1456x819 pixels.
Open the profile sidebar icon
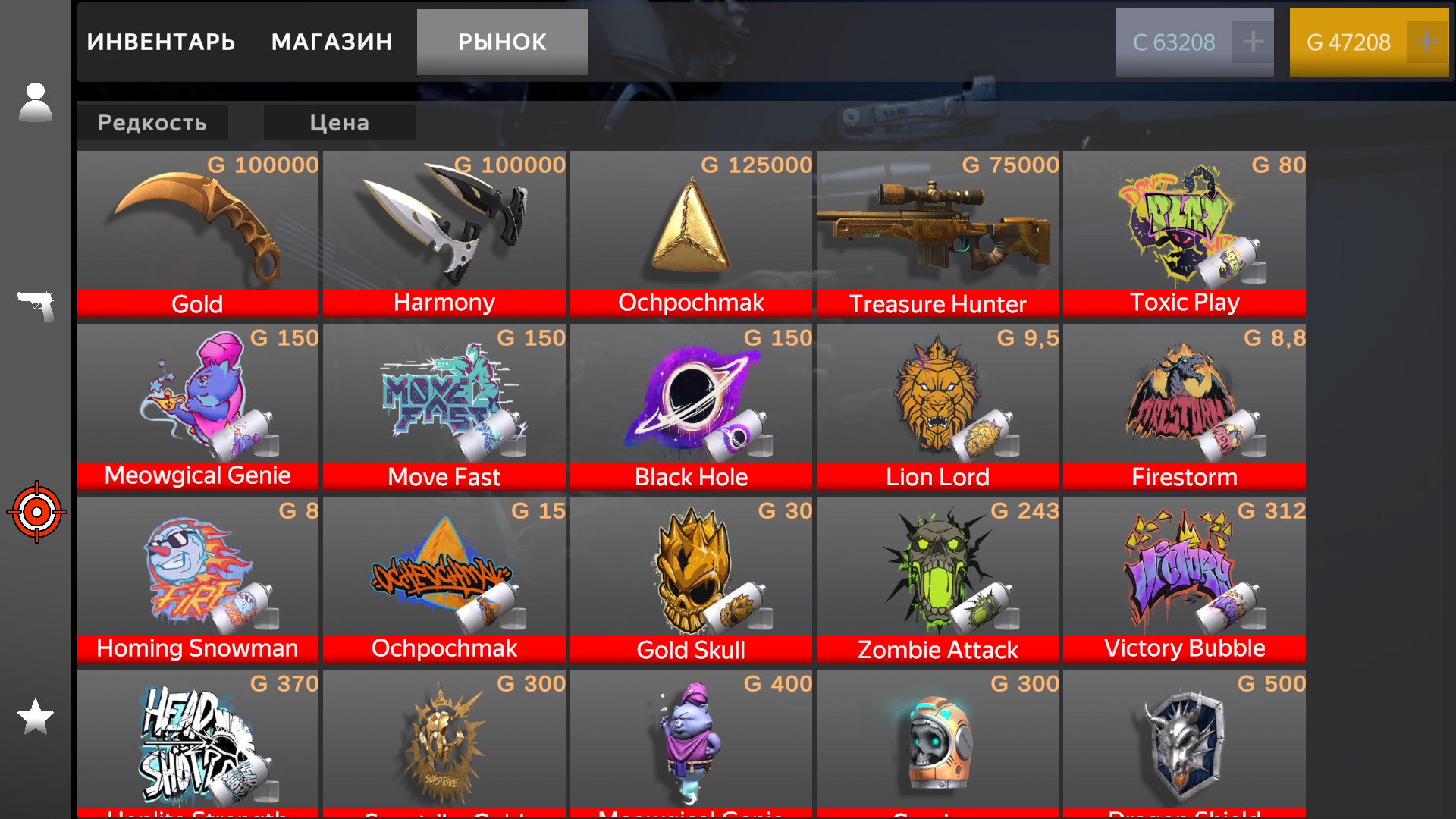36,102
